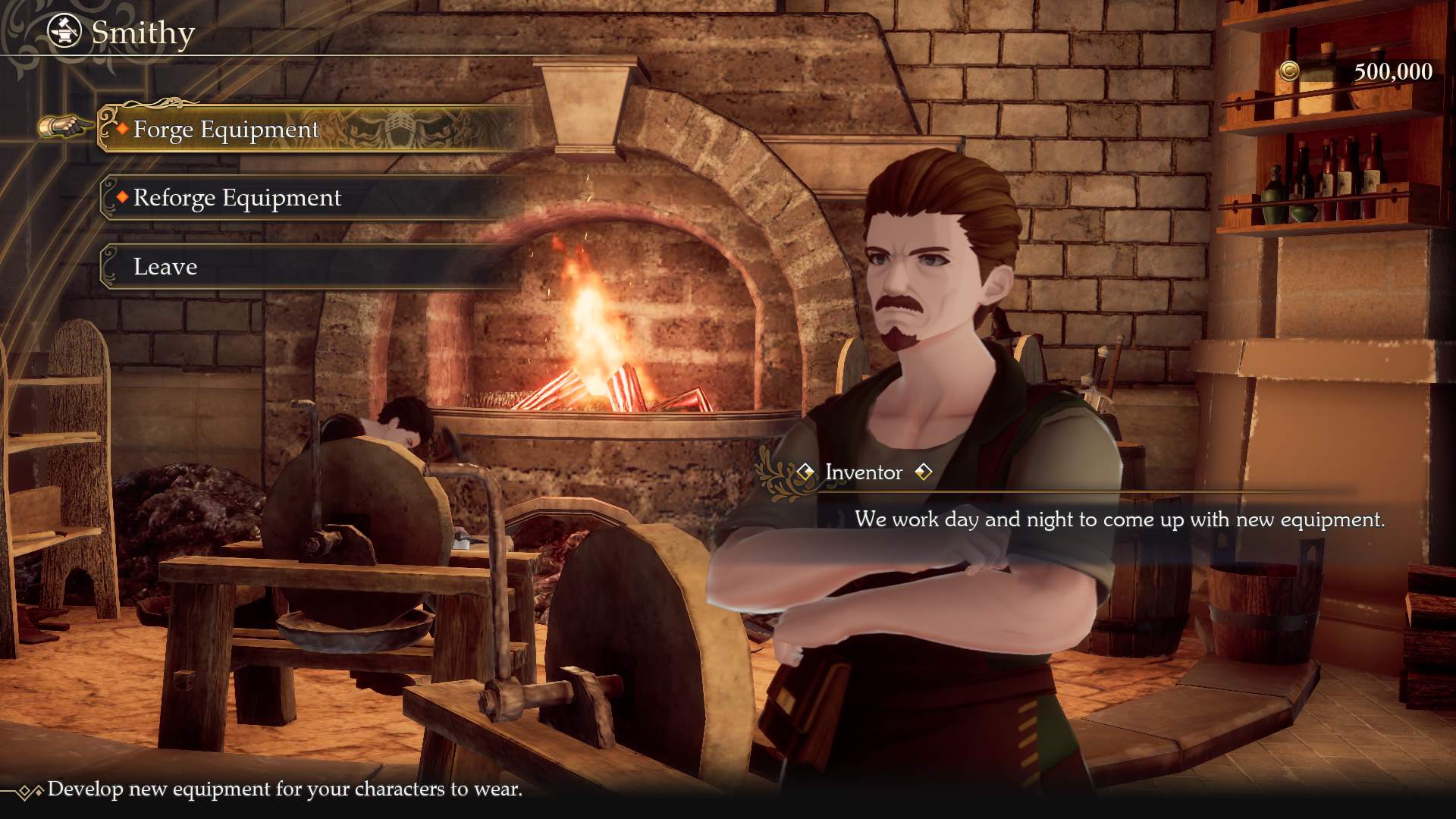Image resolution: width=1456 pixels, height=819 pixels.
Task: Choose Reforge Equipment from the menu
Action: [237, 198]
